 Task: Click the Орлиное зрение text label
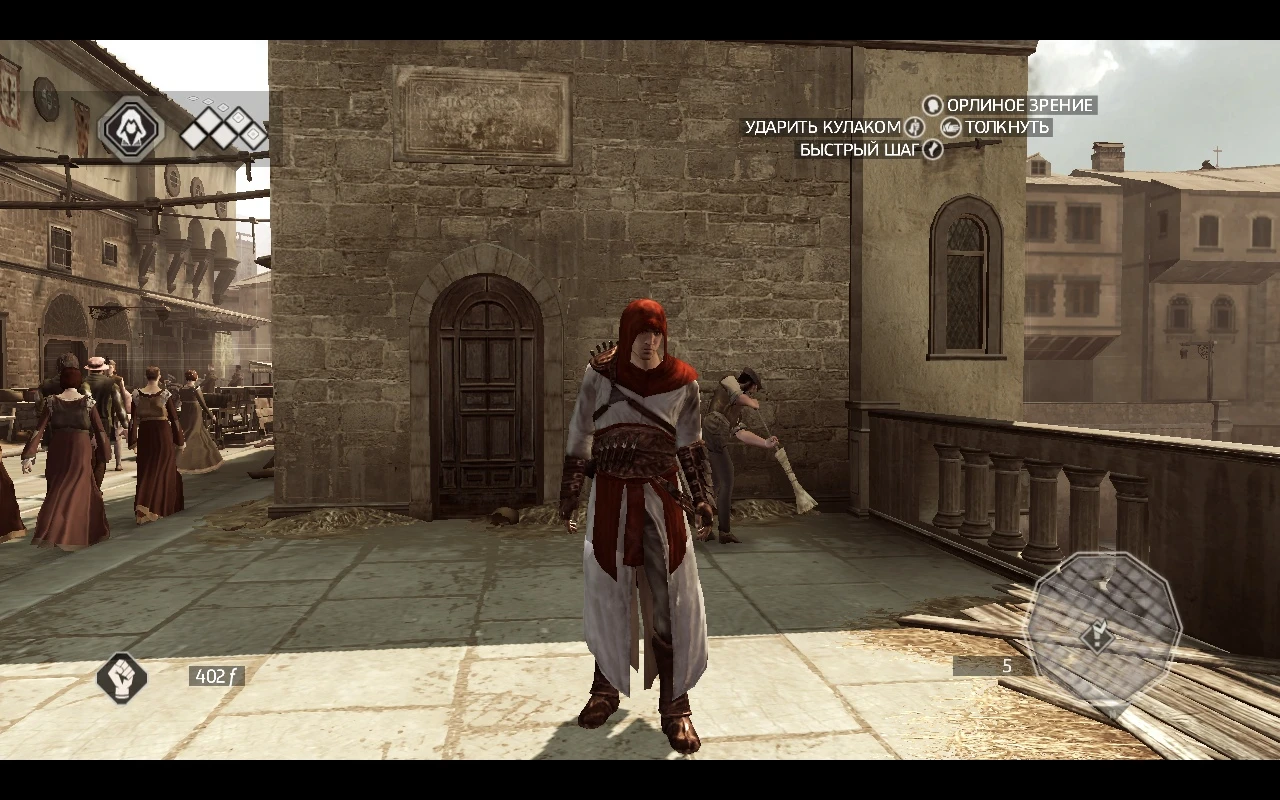[1020, 104]
